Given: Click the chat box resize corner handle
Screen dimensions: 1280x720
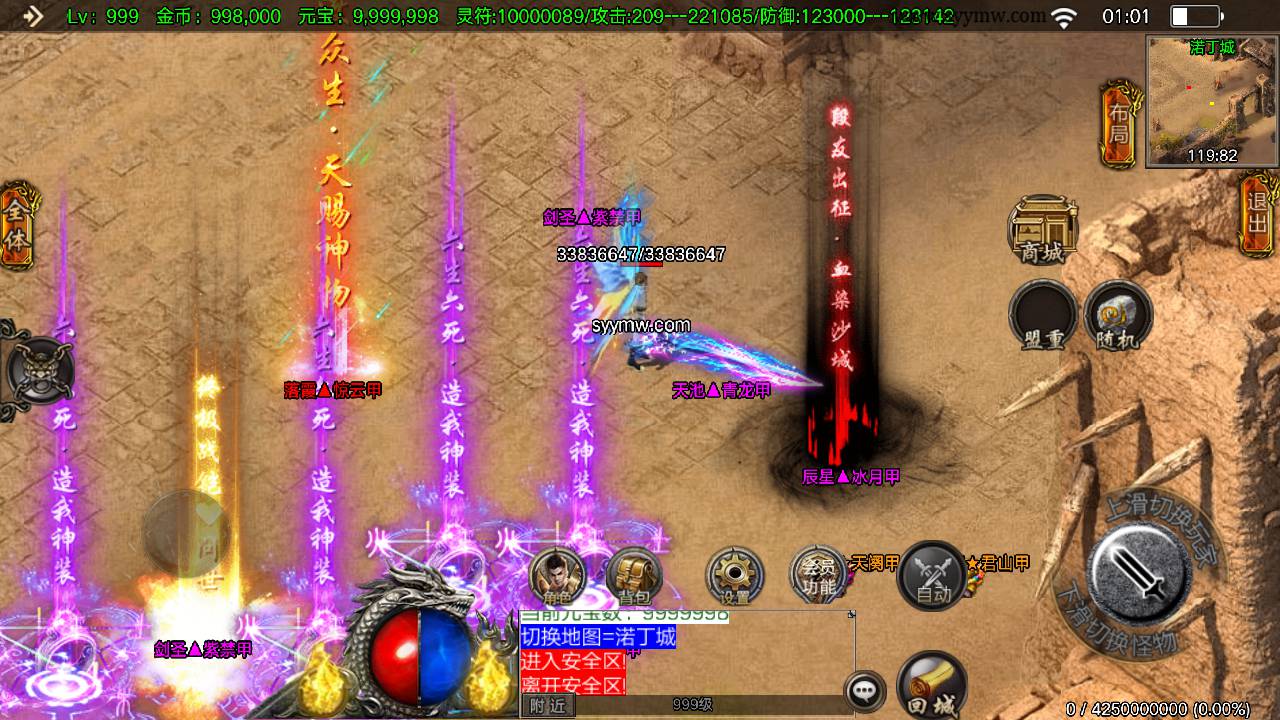Looking at the screenshot, I should [x=851, y=614].
